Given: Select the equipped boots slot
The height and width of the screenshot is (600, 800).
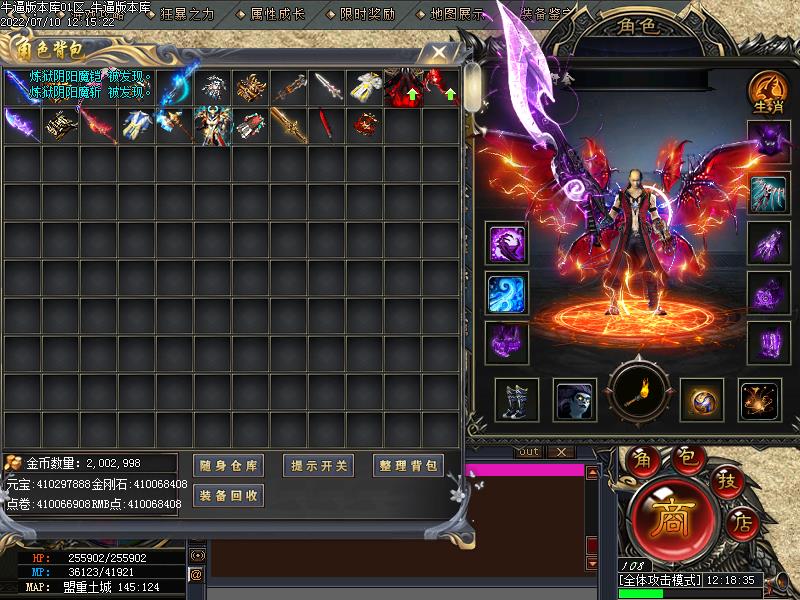Looking at the screenshot, I should tap(517, 400).
